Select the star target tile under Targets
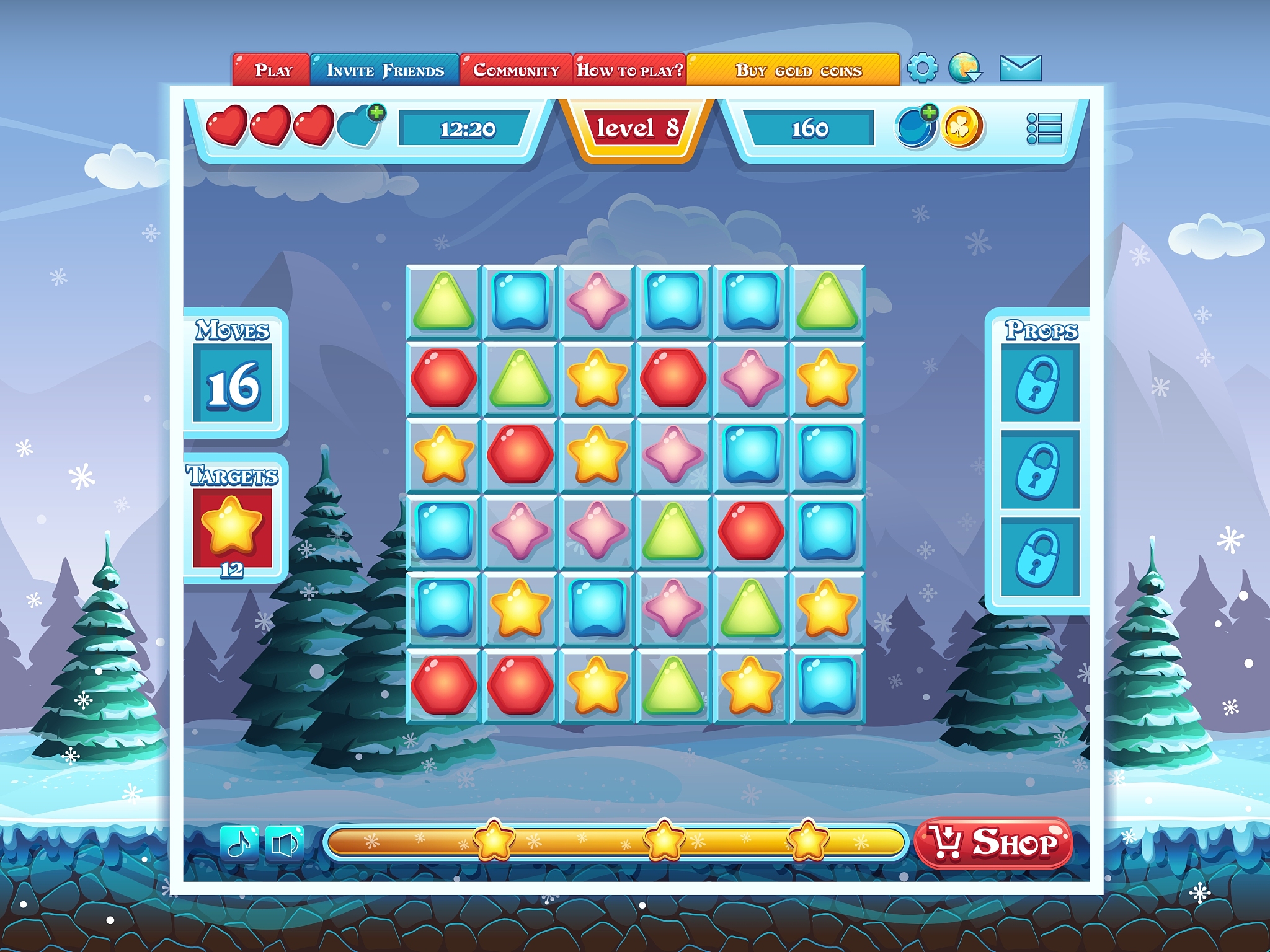 click(x=232, y=527)
